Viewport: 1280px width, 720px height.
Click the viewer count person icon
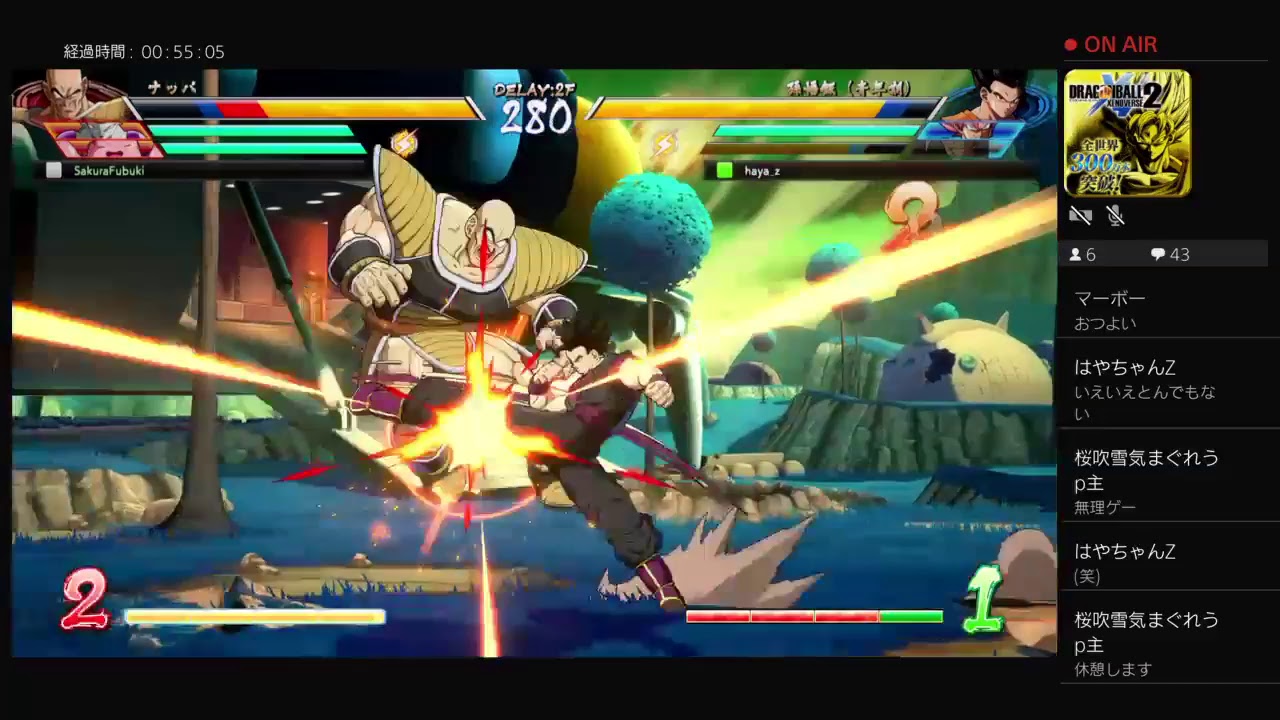[x=1073, y=254]
